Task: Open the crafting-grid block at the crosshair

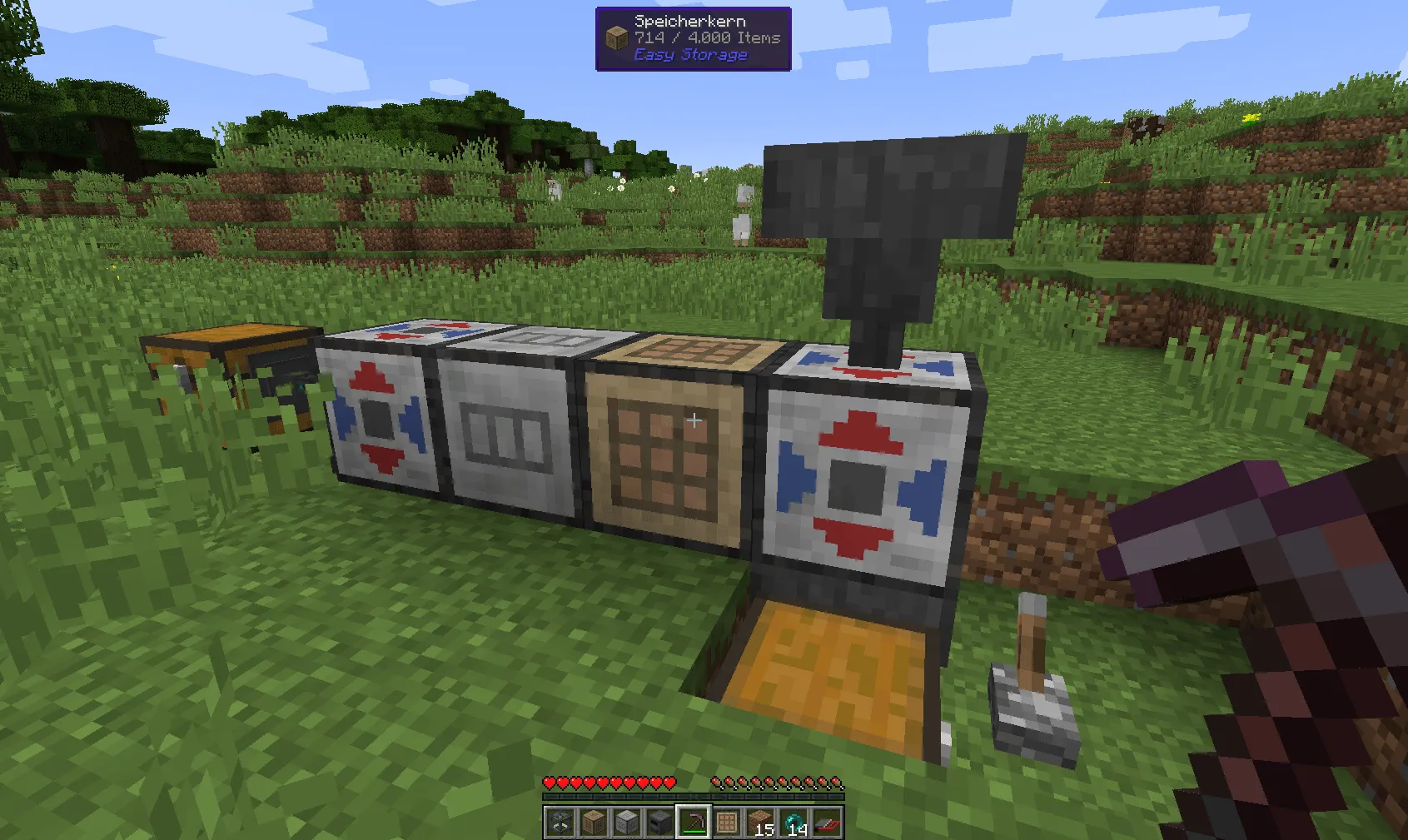Action: click(x=670, y=450)
